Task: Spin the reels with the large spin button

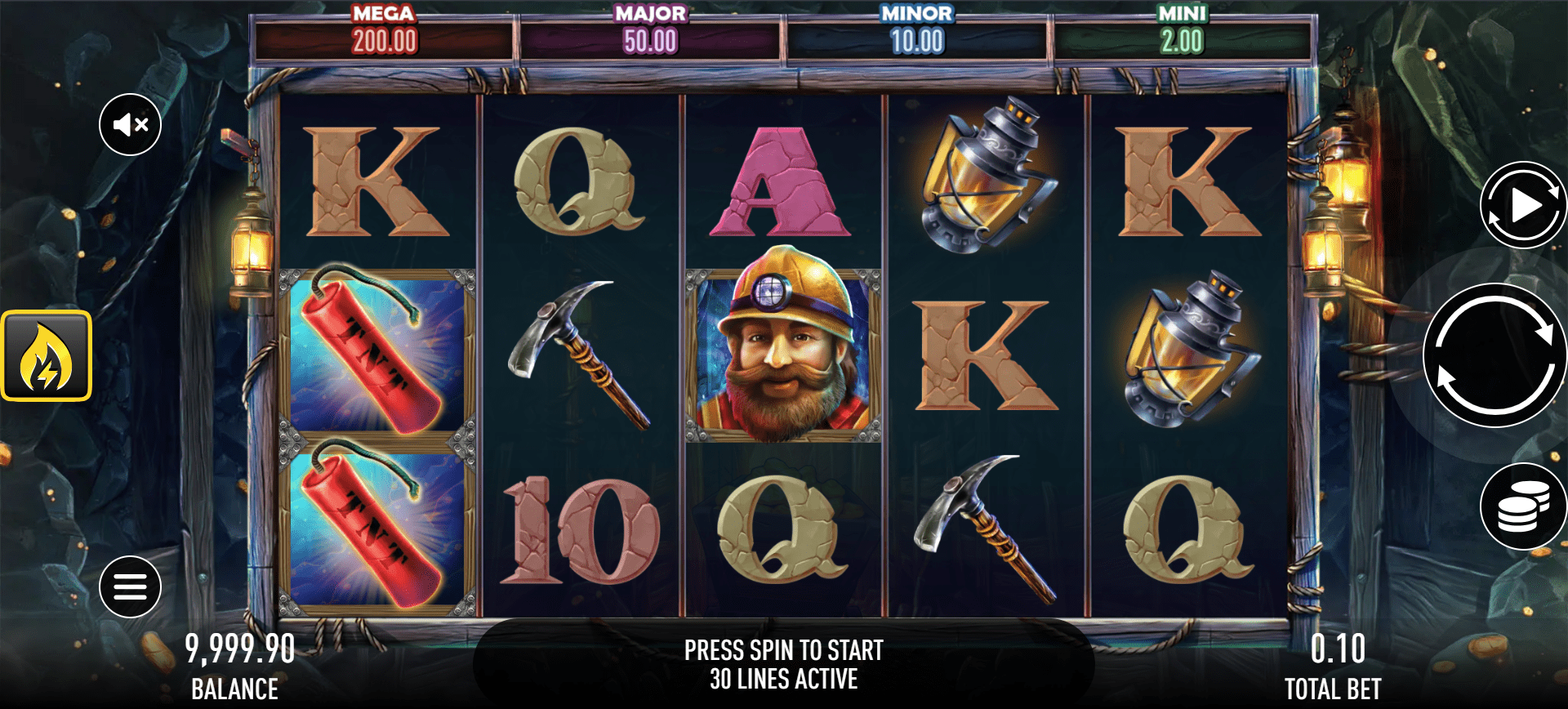Action: [x=1494, y=355]
